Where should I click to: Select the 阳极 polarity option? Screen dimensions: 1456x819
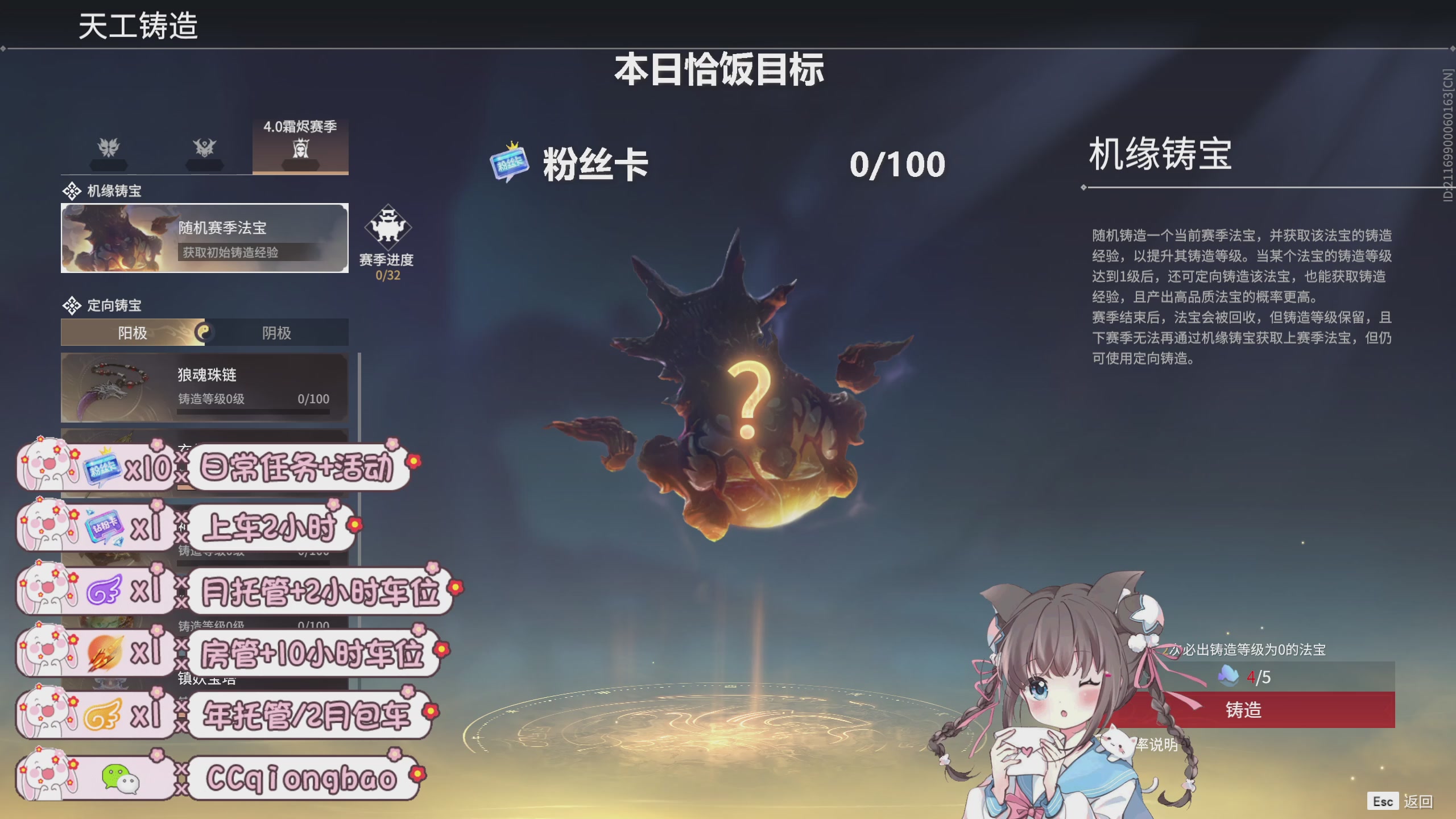click(x=131, y=333)
